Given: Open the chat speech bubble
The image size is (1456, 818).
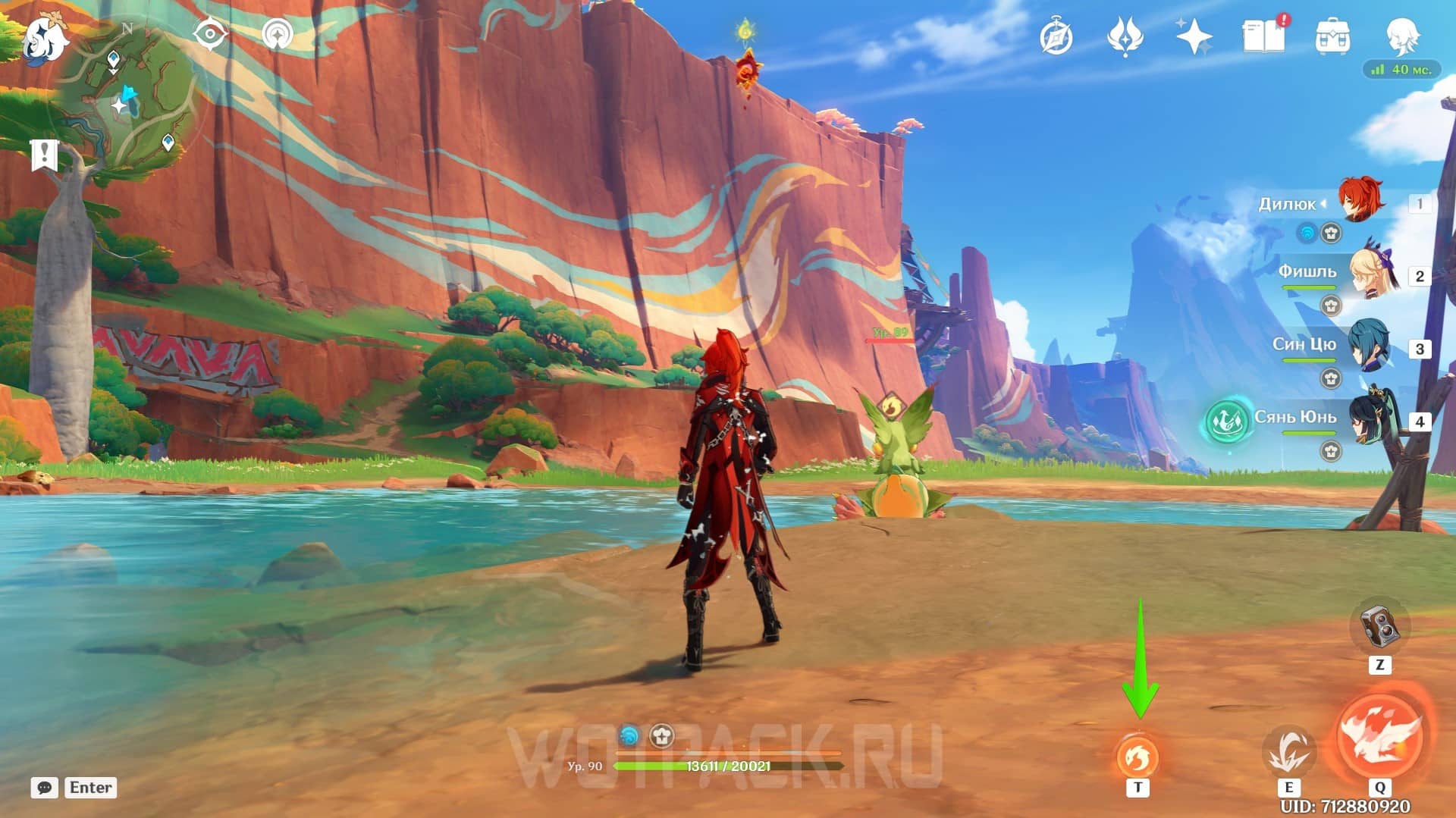Looking at the screenshot, I should click(x=45, y=788).
